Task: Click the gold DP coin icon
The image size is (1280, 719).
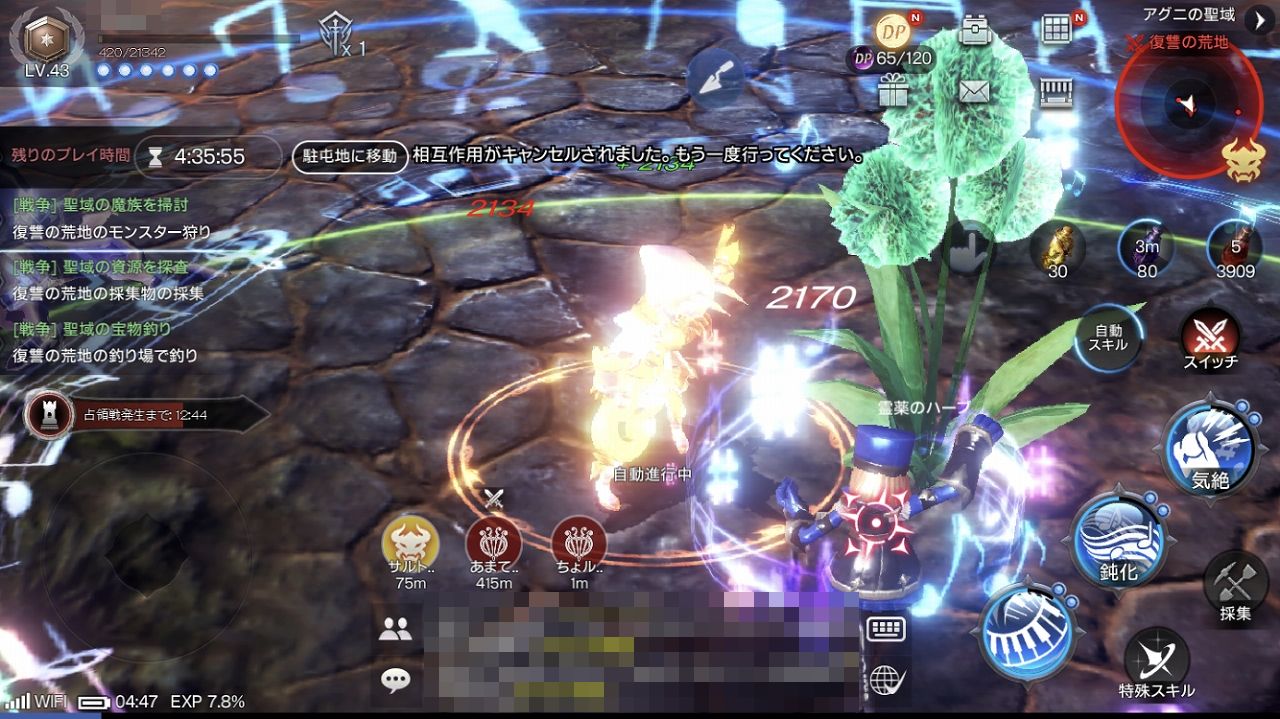Action: (x=892, y=30)
